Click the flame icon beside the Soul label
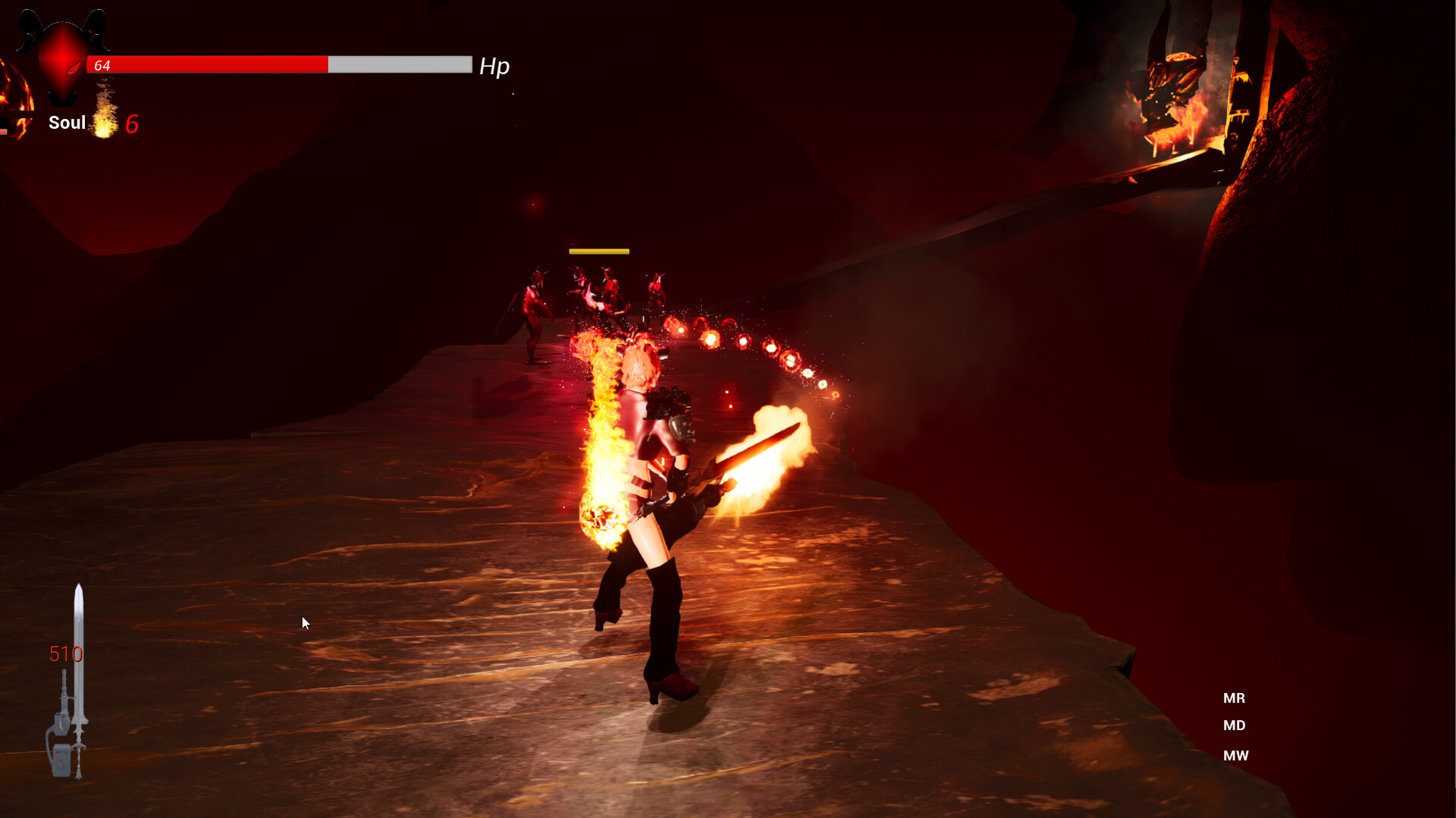 tap(104, 121)
